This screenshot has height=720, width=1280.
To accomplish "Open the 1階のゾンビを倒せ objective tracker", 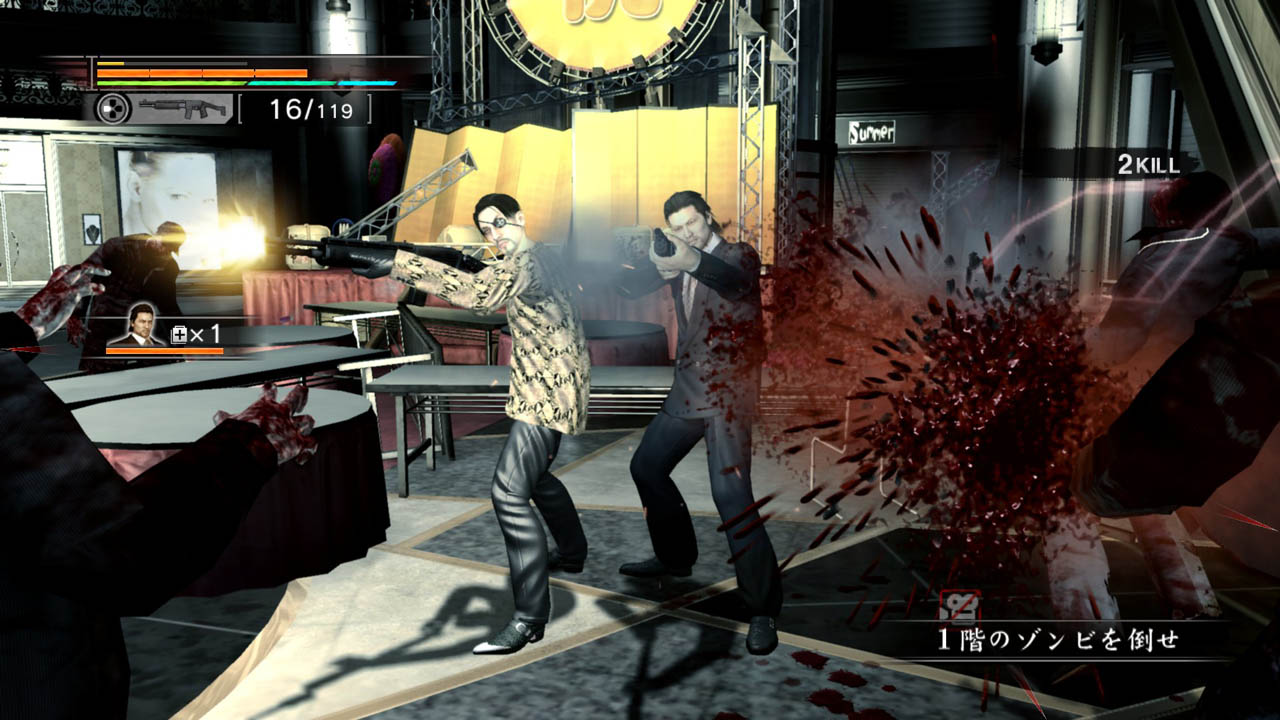I will 1057,641.
